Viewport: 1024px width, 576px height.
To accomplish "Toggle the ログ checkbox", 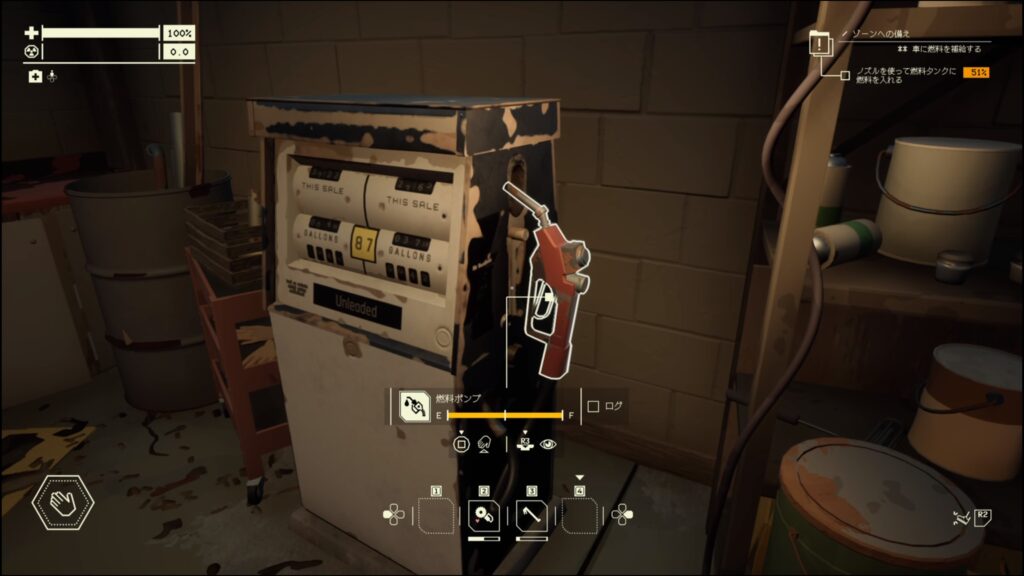I will pyautogui.click(x=593, y=406).
